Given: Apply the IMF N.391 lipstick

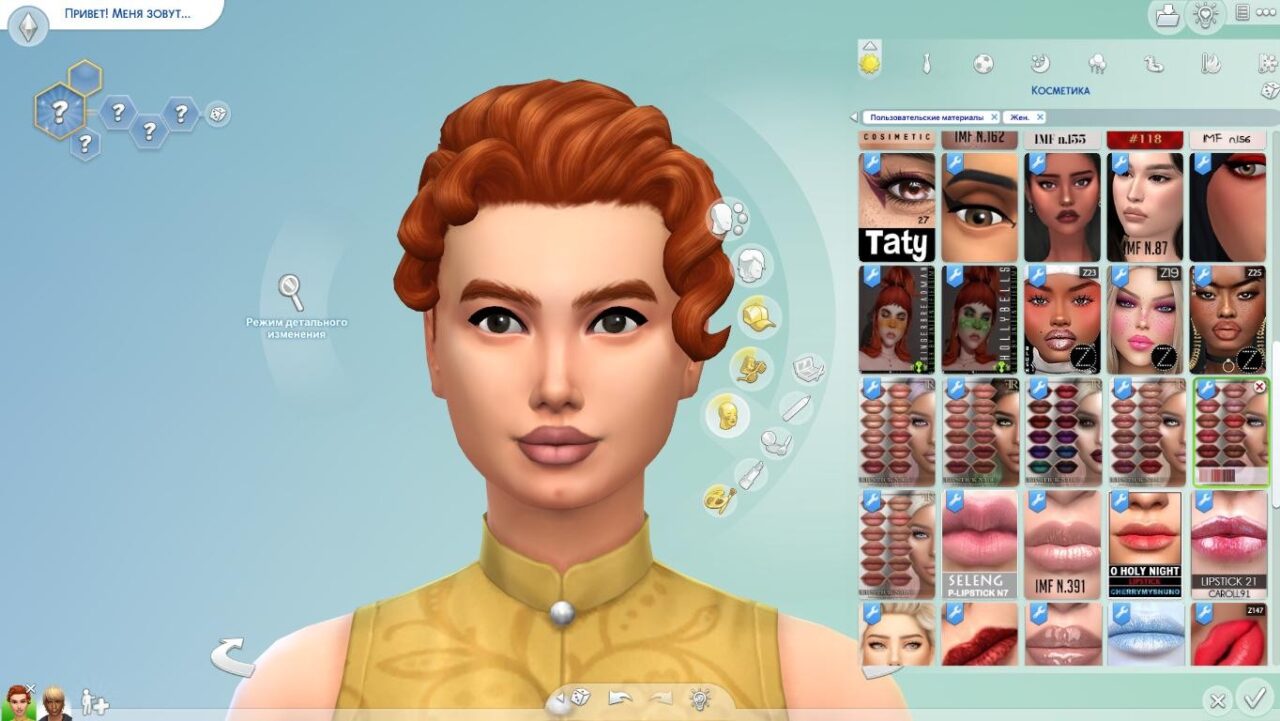Looking at the screenshot, I should tap(1062, 544).
